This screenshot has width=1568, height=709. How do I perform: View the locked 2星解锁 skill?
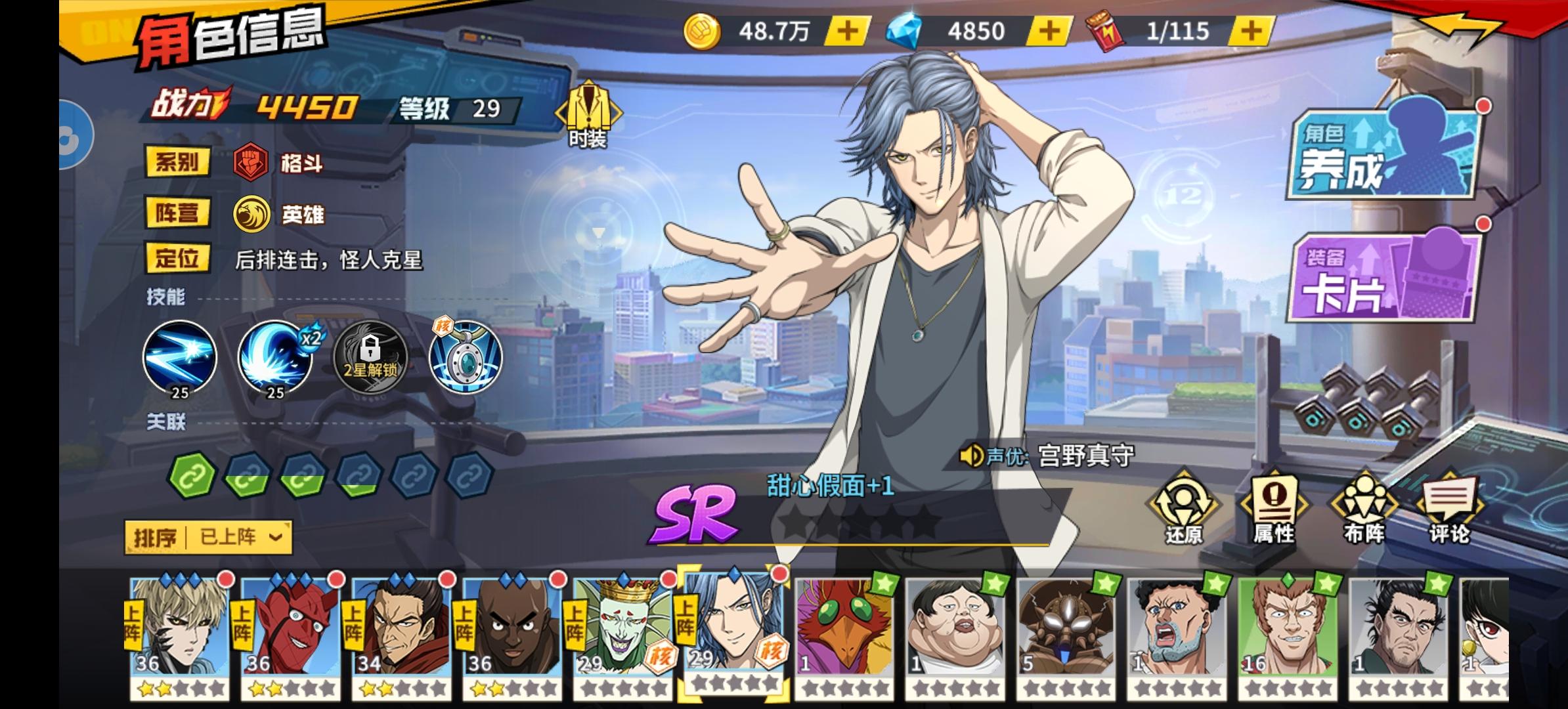[370, 358]
